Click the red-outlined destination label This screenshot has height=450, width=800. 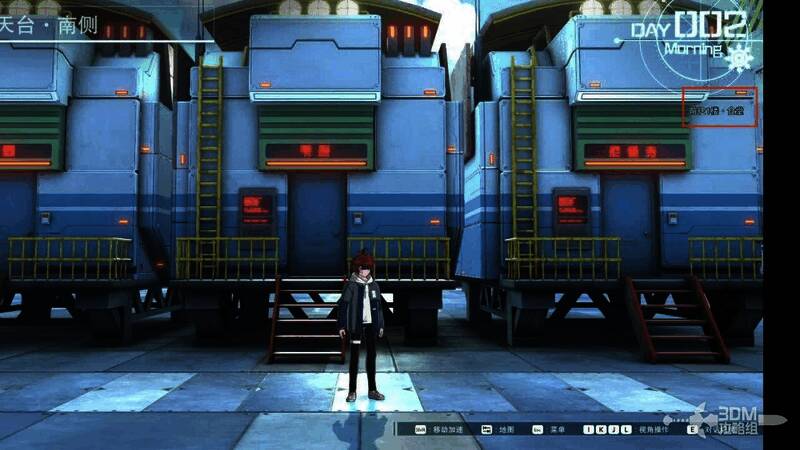click(719, 107)
